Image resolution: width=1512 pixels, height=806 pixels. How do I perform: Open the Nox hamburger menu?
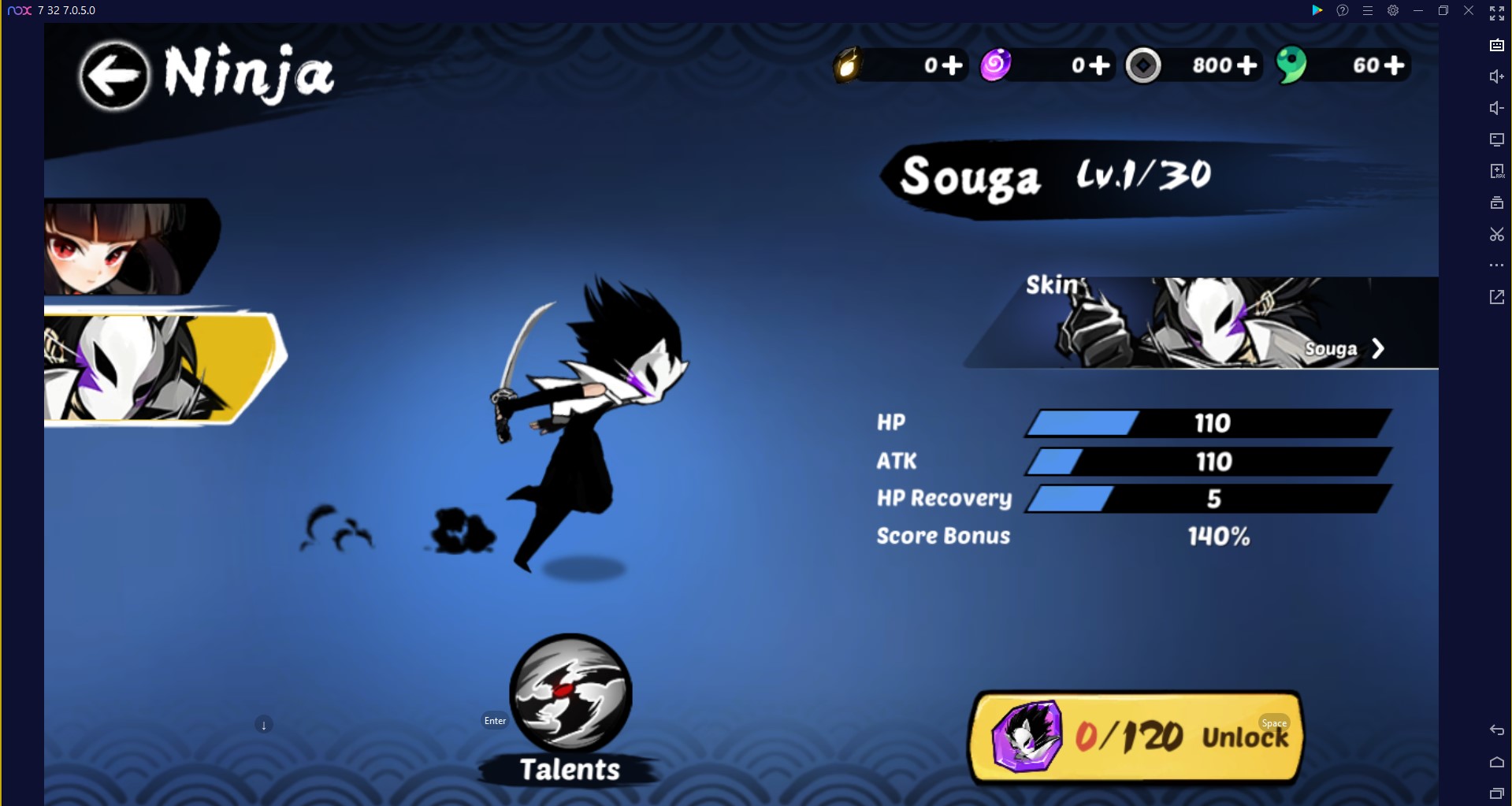1368,10
